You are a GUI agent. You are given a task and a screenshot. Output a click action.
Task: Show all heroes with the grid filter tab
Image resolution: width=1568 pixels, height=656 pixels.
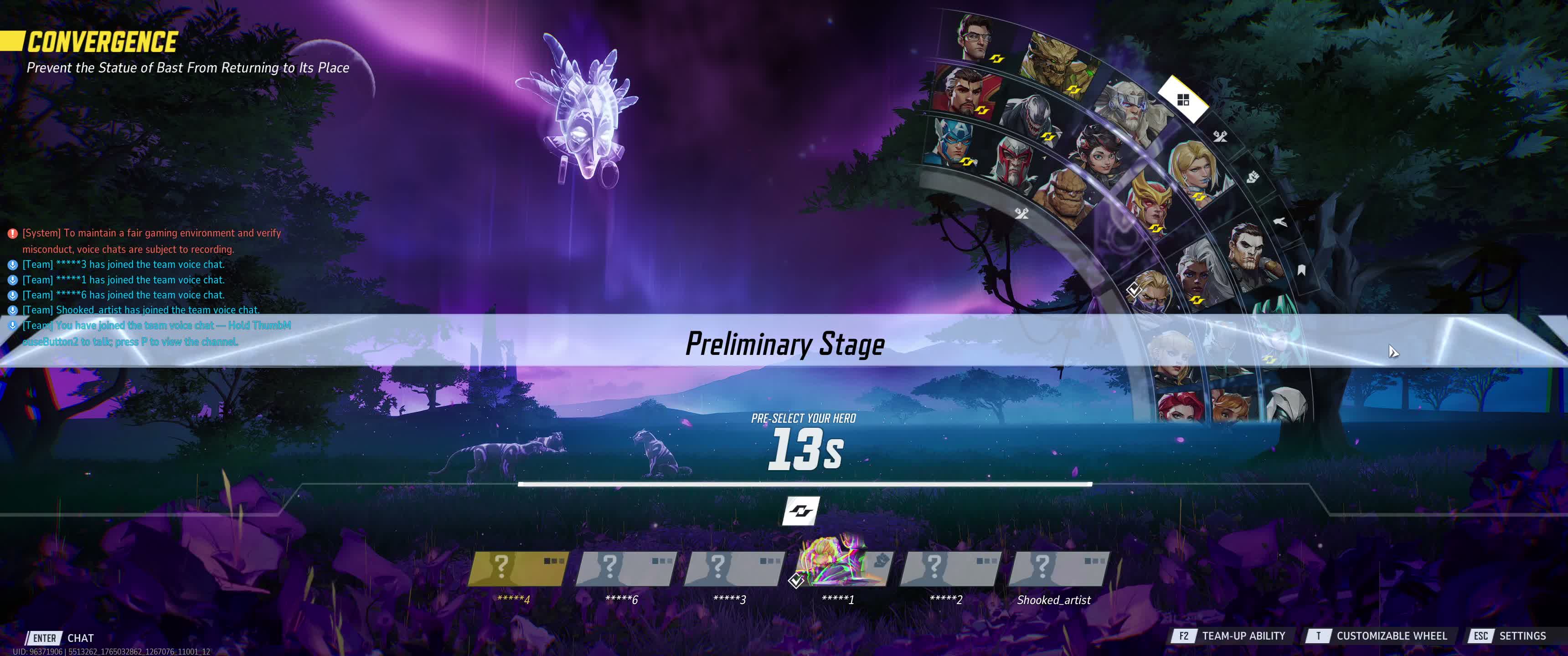point(1183,100)
